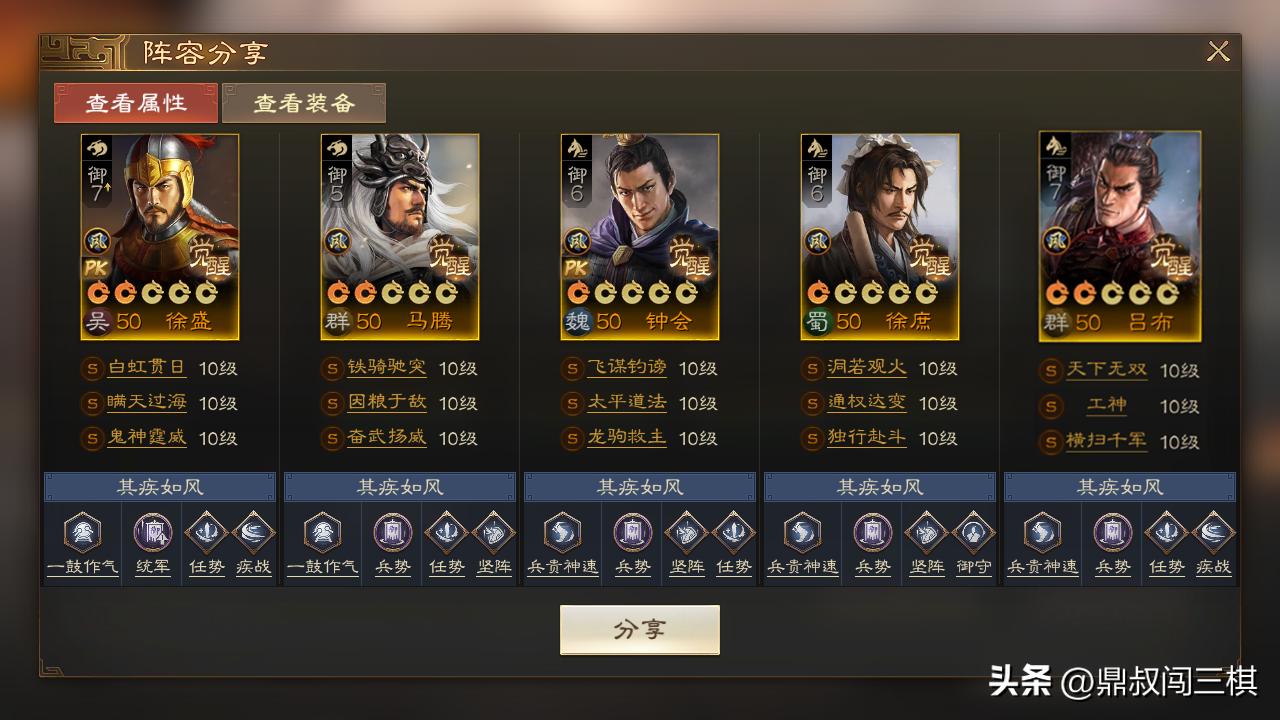Image resolution: width=1280 pixels, height=720 pixels.
Task: Pick the 吕布 general card
Action: (x=1120, y=237)
